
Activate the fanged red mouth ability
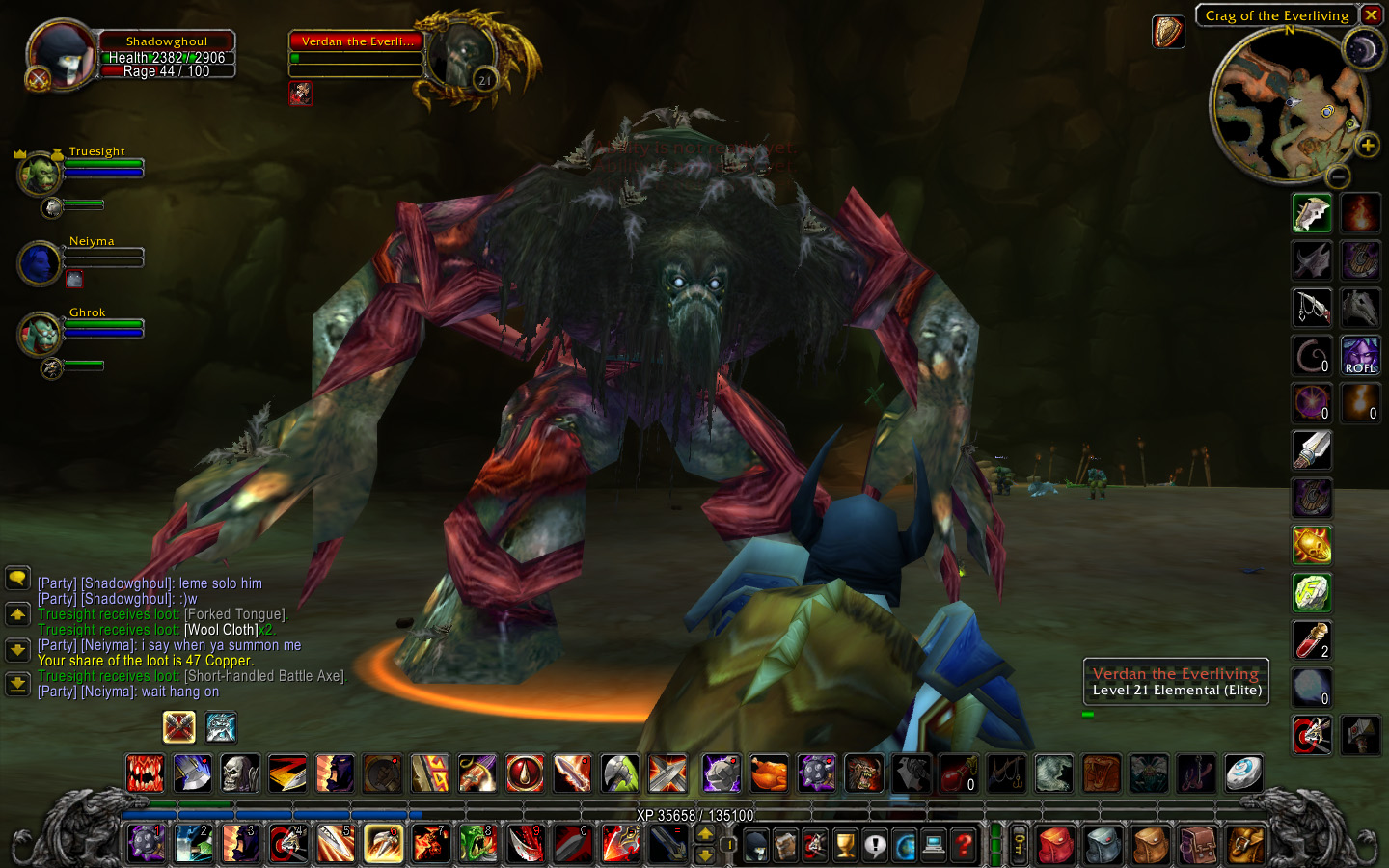(x=146, y=773)
